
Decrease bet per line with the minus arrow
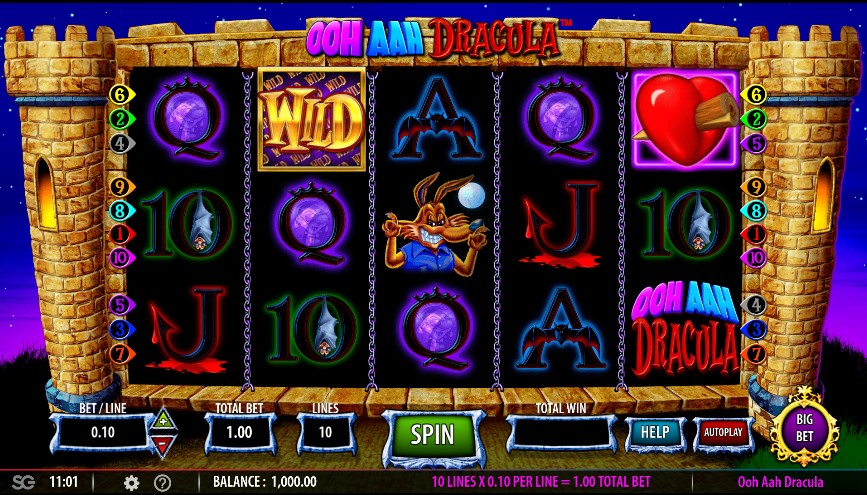coord(163,444)
